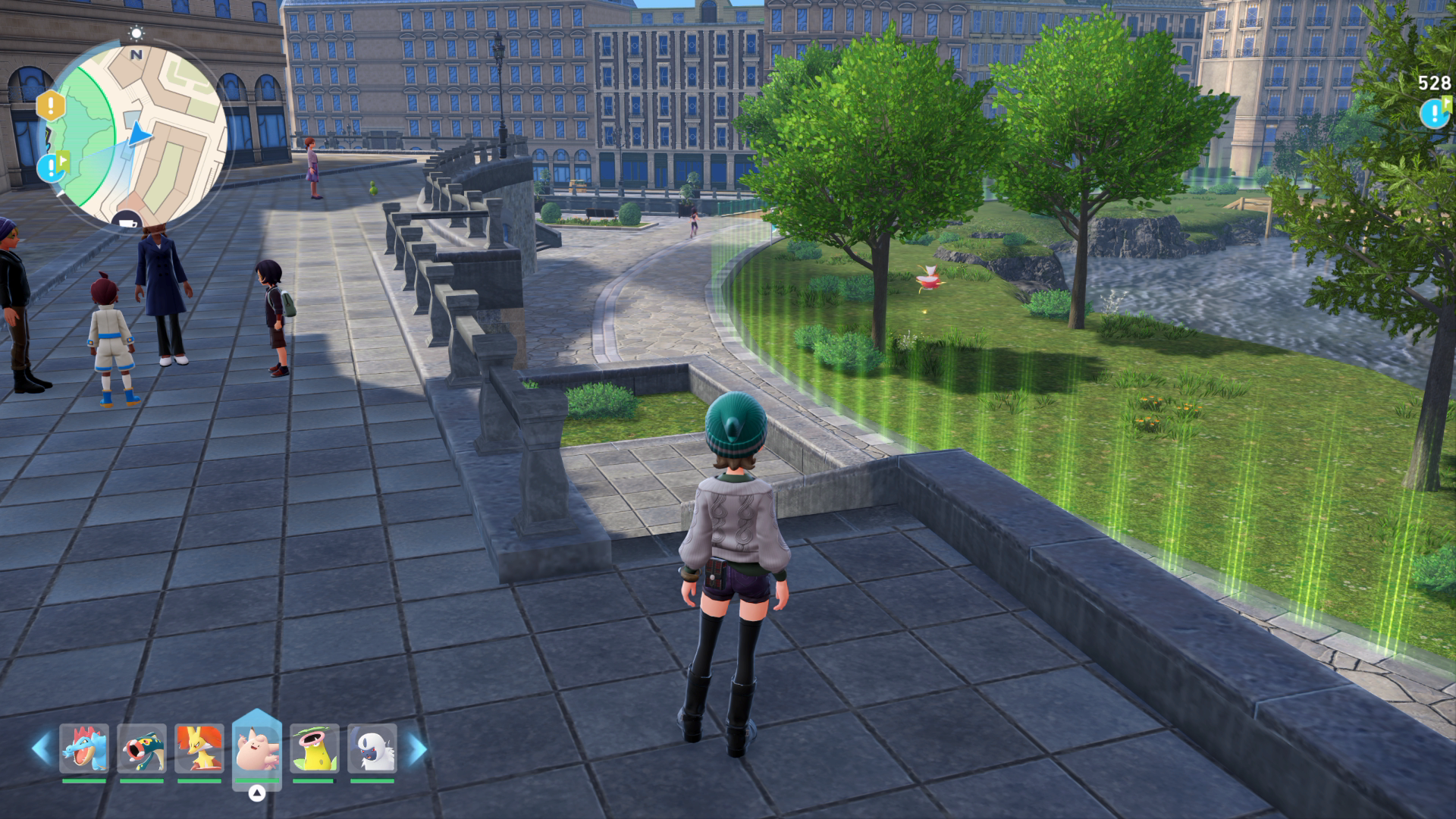Choose the Eelektross party slot
Image resolution: width=1456 pixels, height=819 pixels.
pos(142,748)
